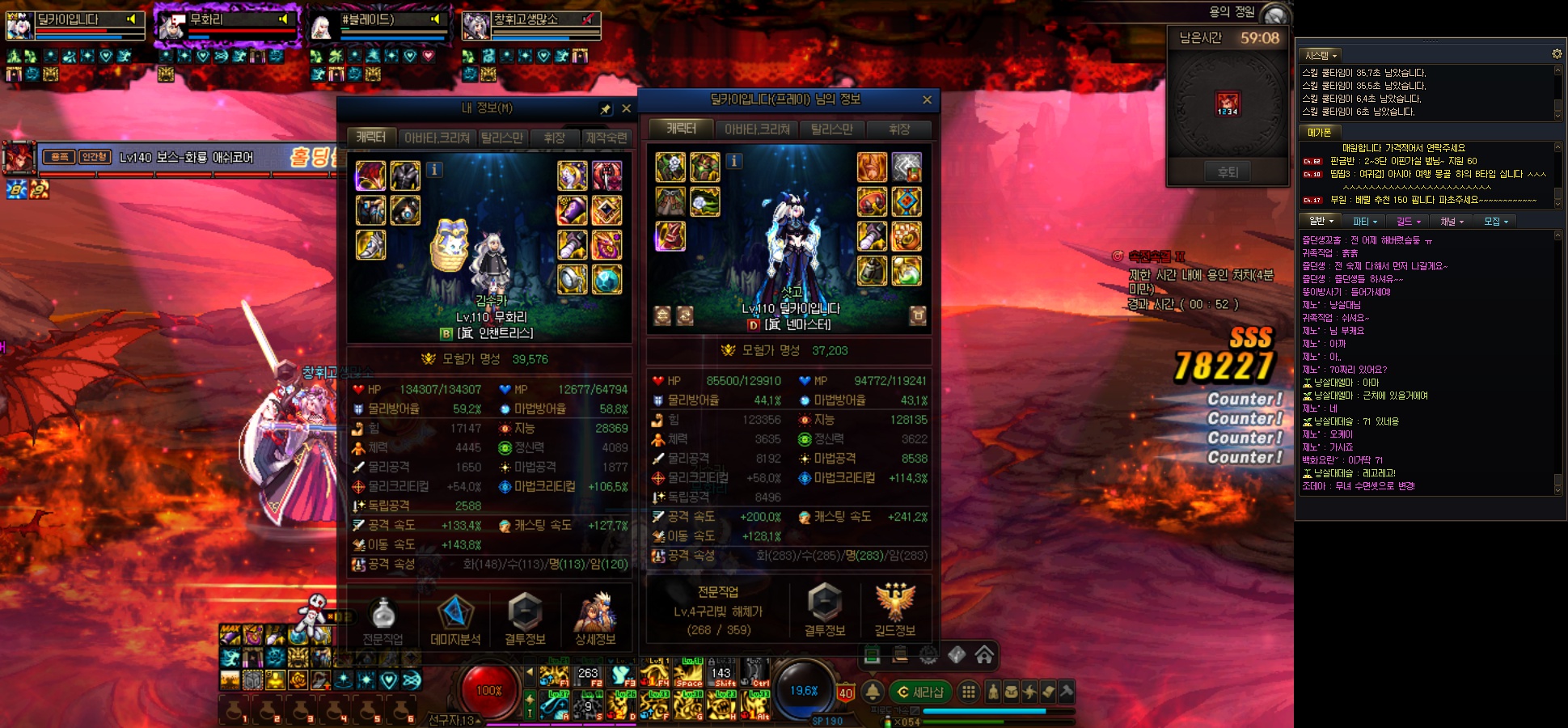Close the 딜카이입니다 player info window
Image resolution: width=1568 pixels, height=728 pixels.
pos(927,99)
